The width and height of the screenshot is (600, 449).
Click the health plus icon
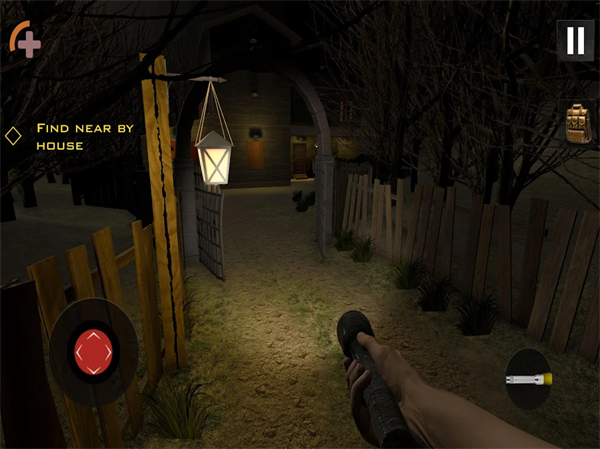click(x=25, y=39)
